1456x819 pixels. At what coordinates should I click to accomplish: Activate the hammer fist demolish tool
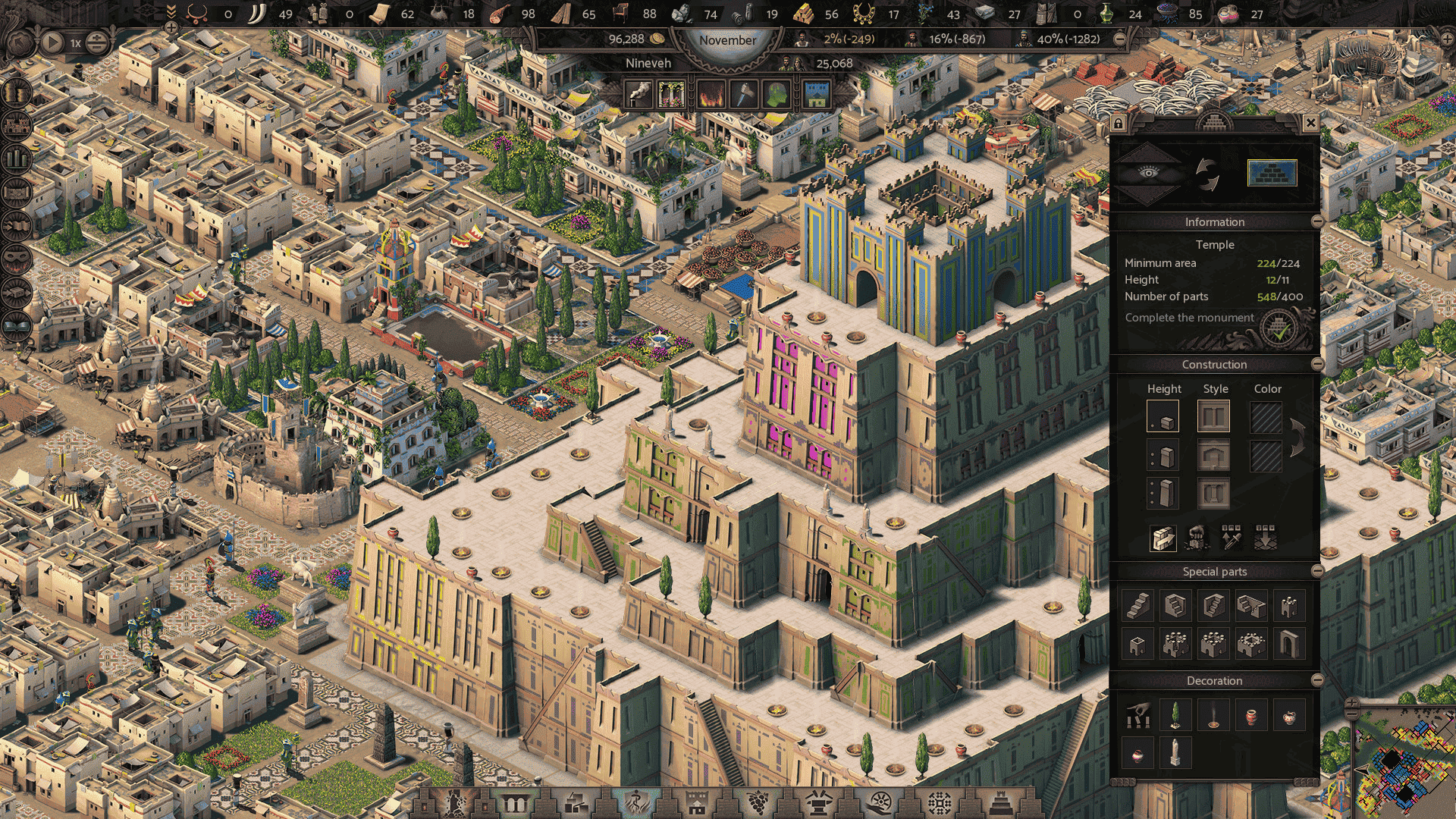click(1197, 538)
